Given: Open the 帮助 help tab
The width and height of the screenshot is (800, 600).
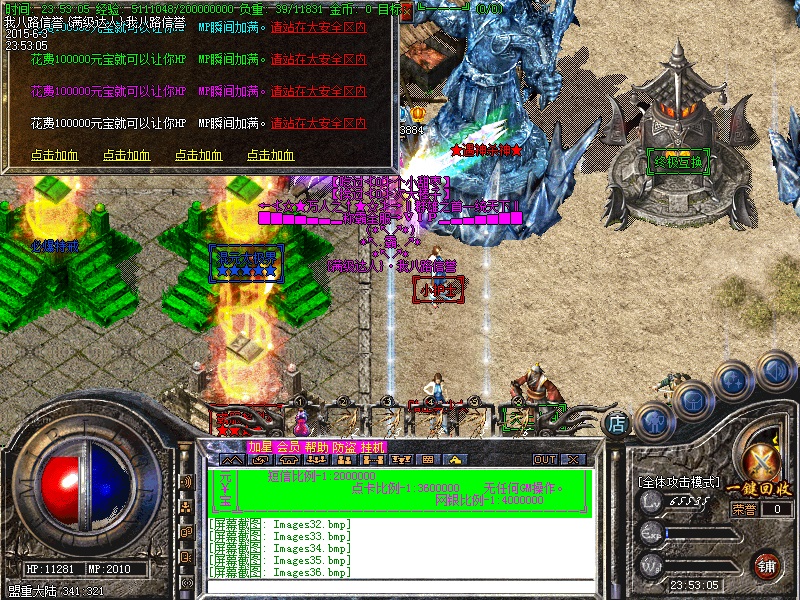Looking at the screenshot, I should pos(316,446).
